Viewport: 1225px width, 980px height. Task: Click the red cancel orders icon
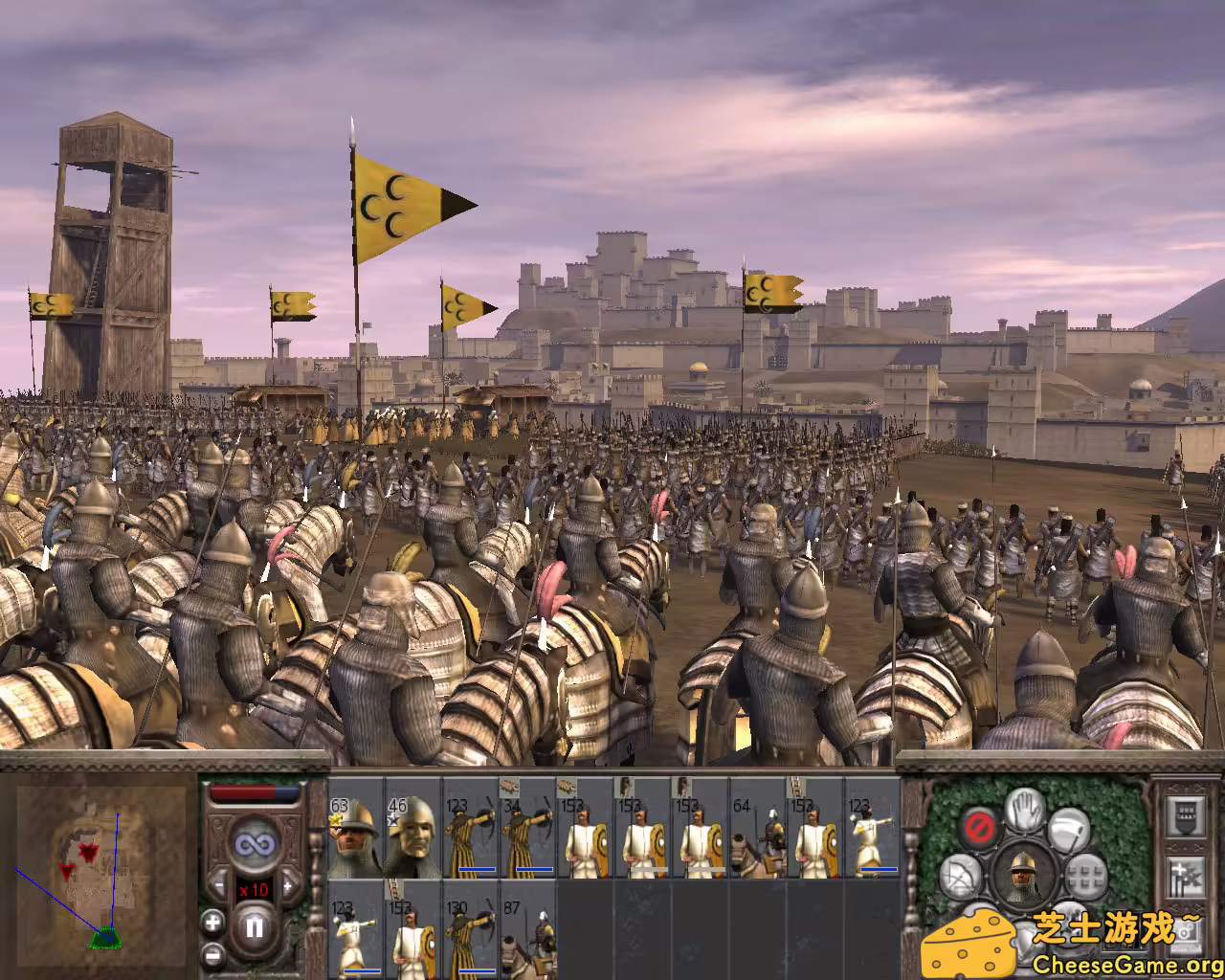click(980, 828)
